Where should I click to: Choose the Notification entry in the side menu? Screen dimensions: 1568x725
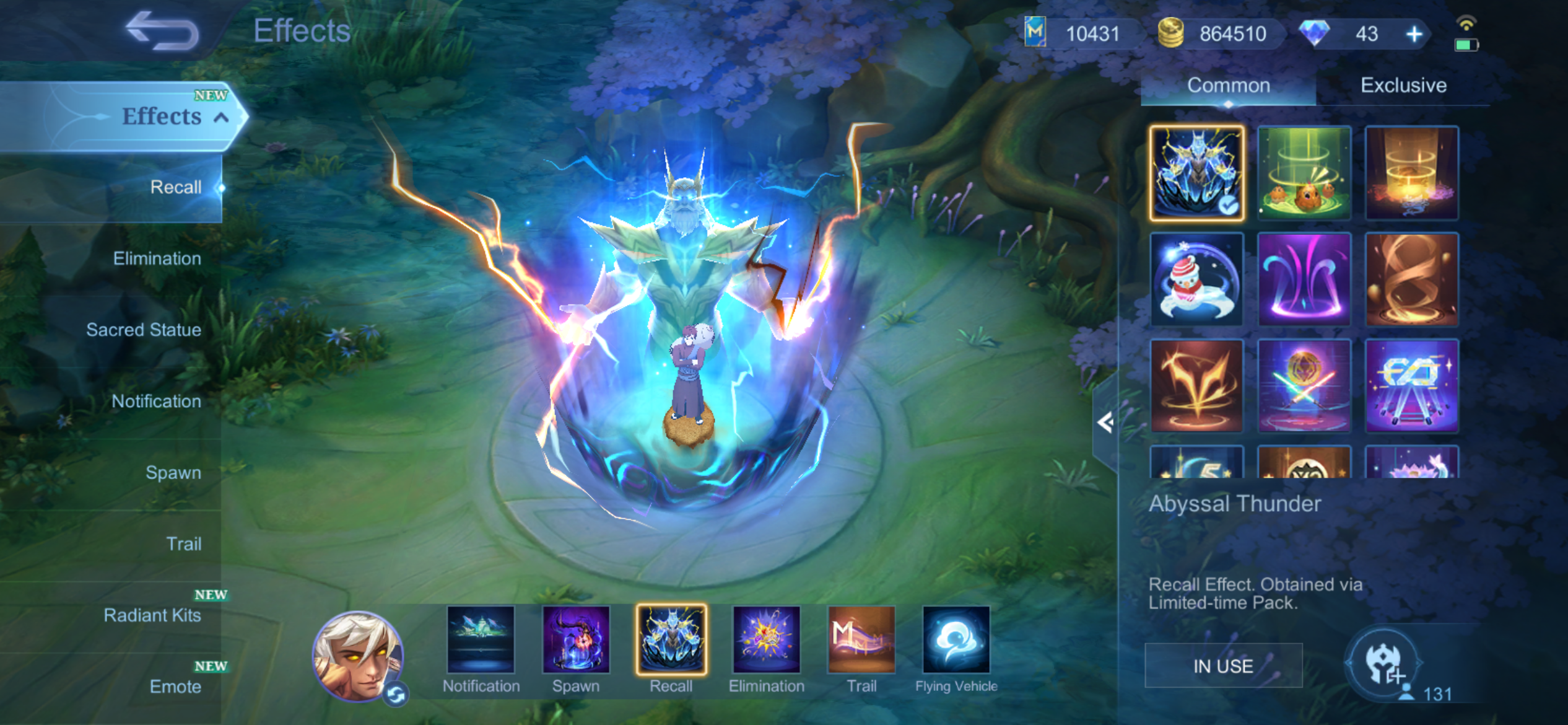(156, 402)
